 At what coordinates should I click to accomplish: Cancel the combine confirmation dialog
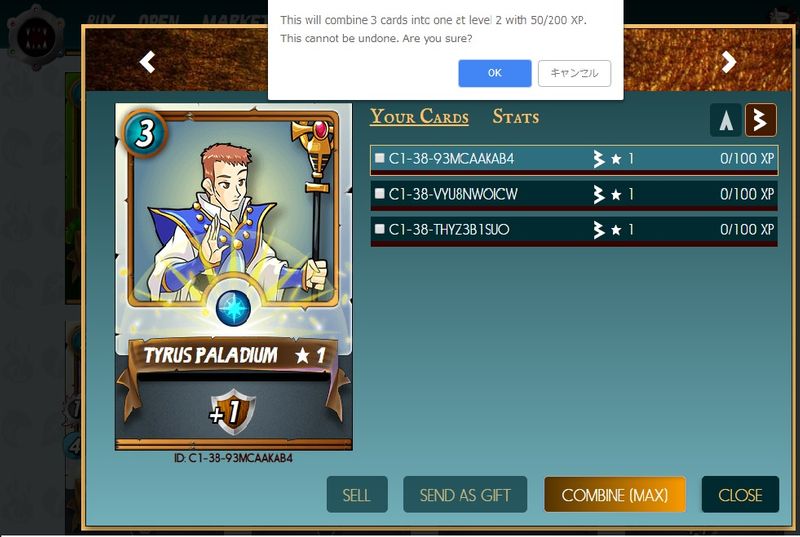coord(574,73)
